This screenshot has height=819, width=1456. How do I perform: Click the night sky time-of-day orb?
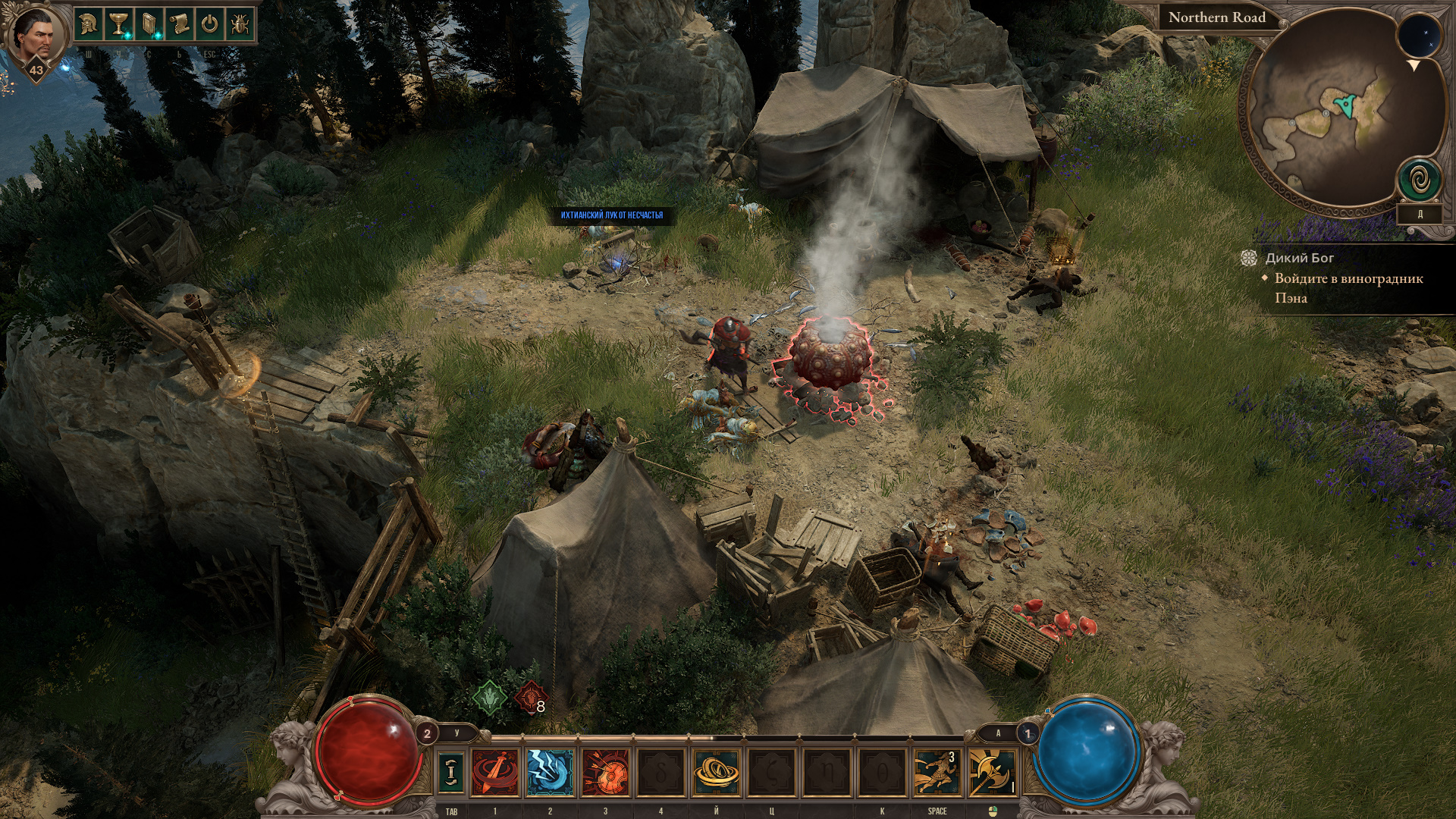pyautogui.click(x=1420, y=37)
